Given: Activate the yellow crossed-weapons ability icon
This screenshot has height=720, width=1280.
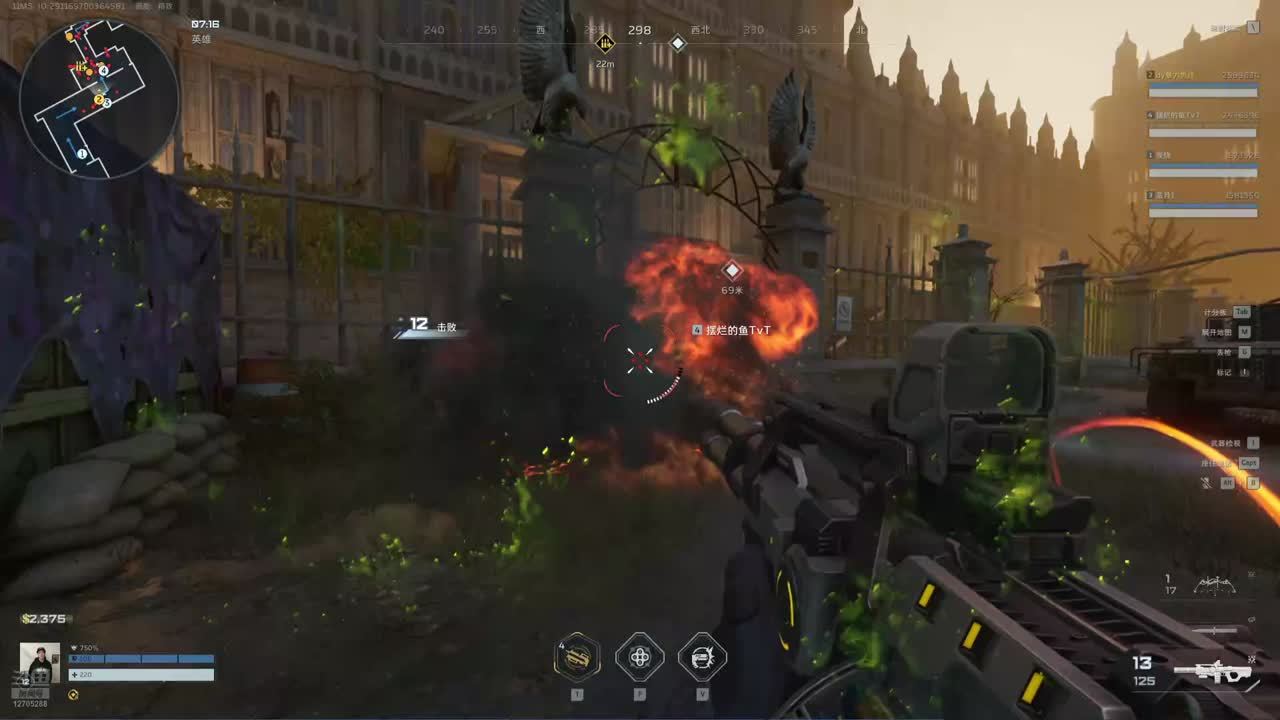Looking at the screenshot, I should coord(577,657).
